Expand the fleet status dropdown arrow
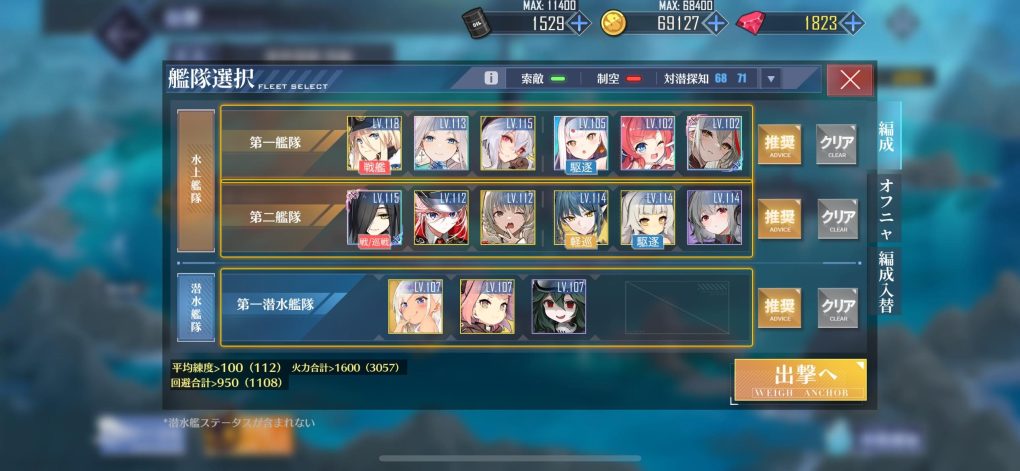Viewport: 1020px width, 471px height. pyautogui.click(x=769, y=78)
